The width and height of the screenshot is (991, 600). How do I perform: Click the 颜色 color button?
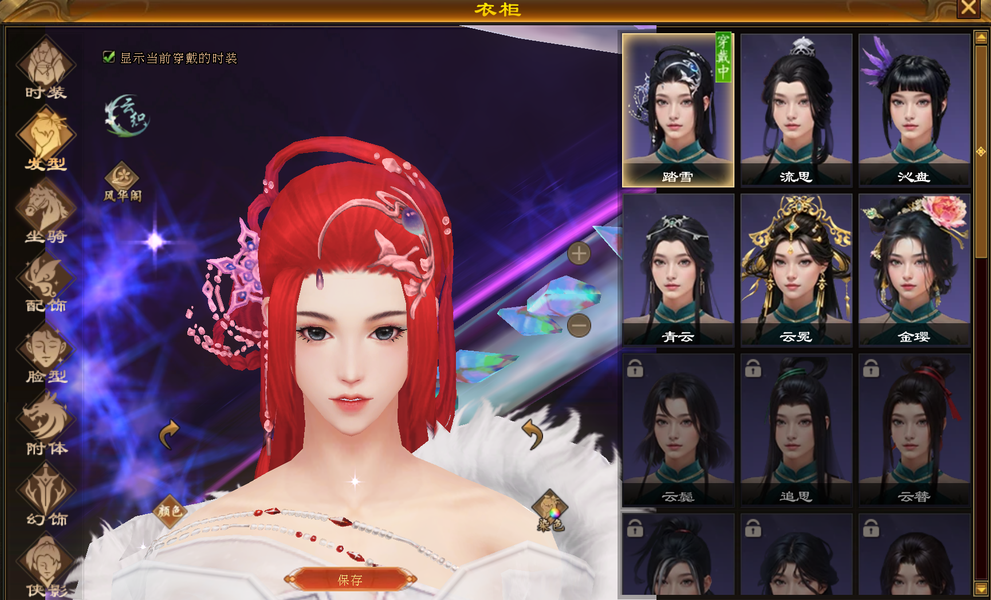tap(170, 510)
